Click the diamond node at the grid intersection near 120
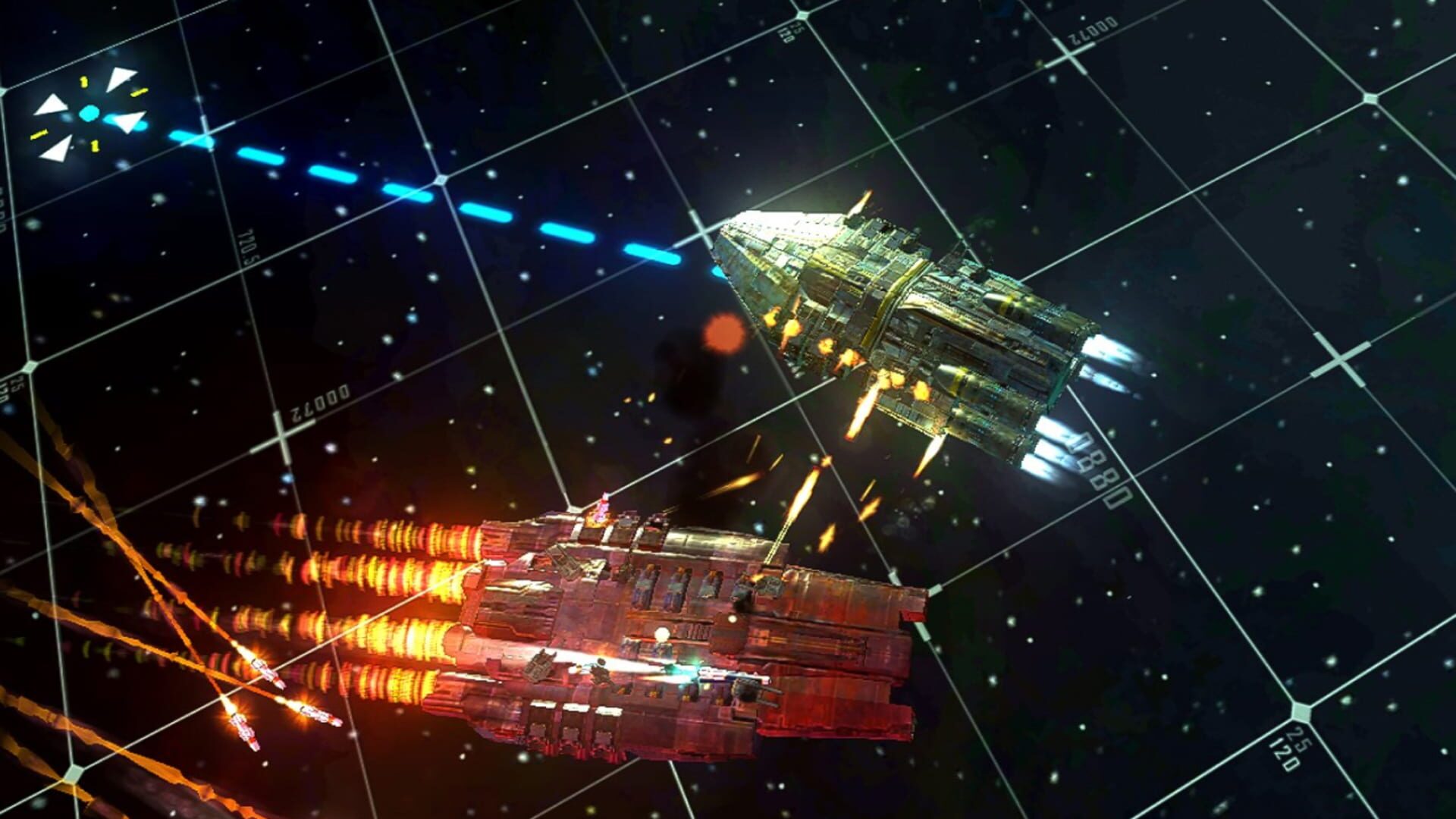 [1301, 711]
